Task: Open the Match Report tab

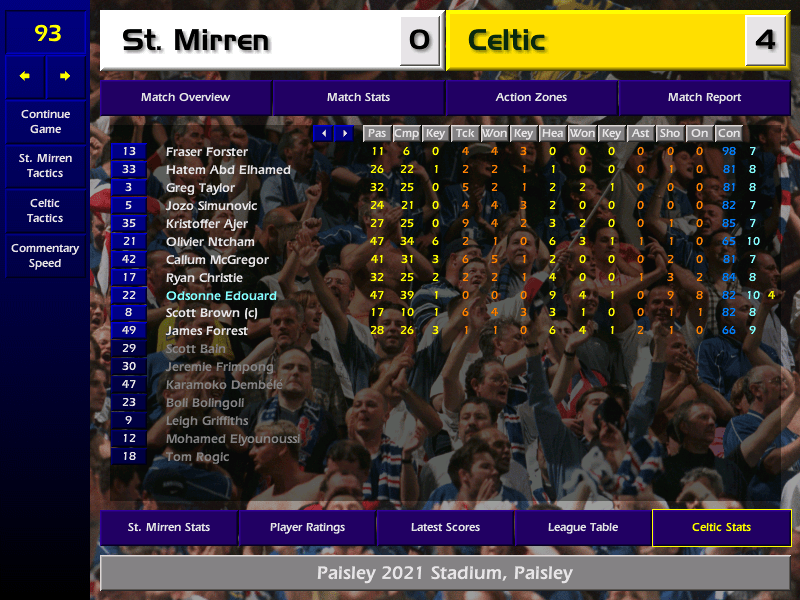Action: tap(704, 97)
